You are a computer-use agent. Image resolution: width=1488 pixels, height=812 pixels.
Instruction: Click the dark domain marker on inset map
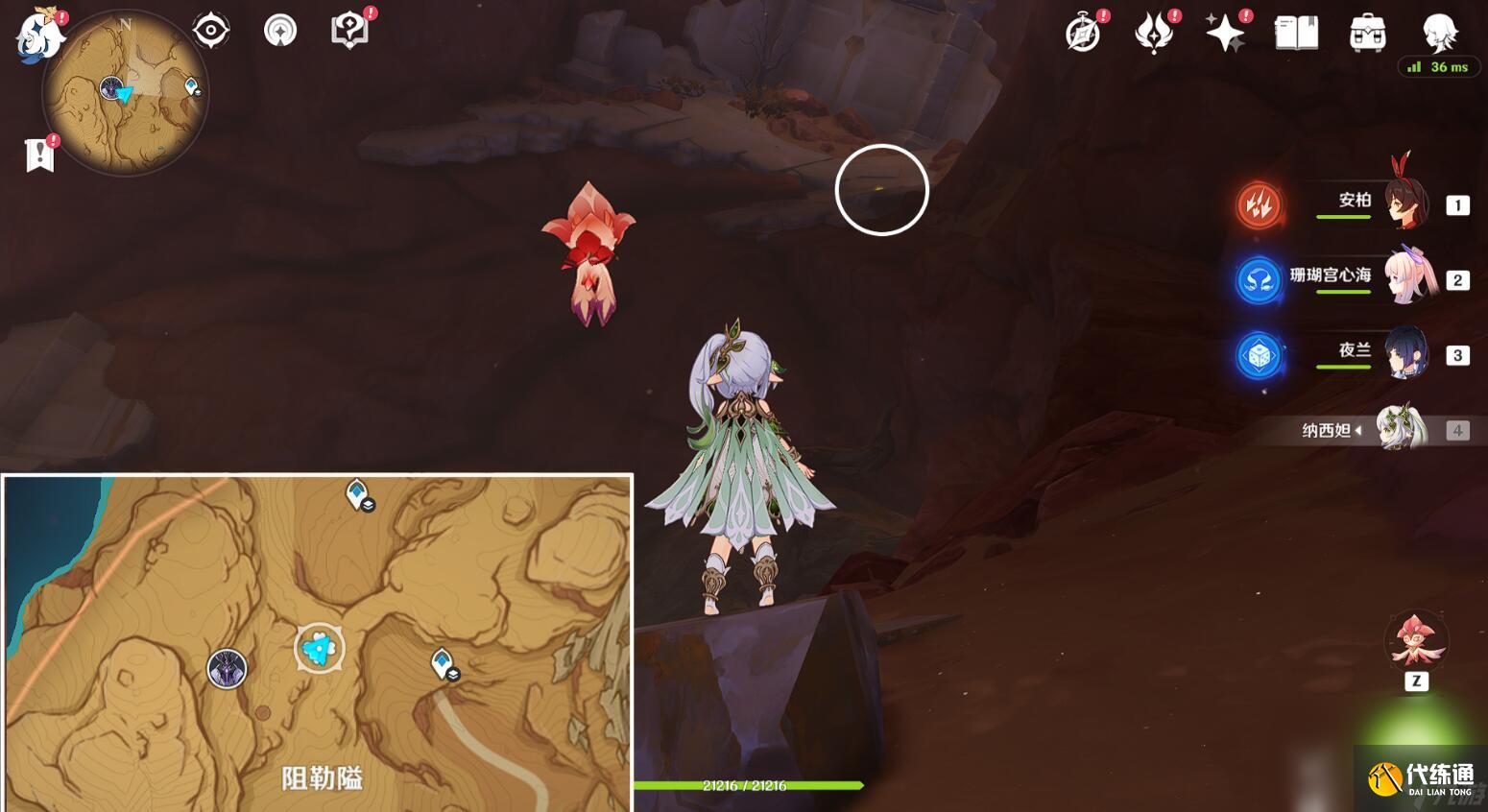pyautogui.click(x=228, y=668)
